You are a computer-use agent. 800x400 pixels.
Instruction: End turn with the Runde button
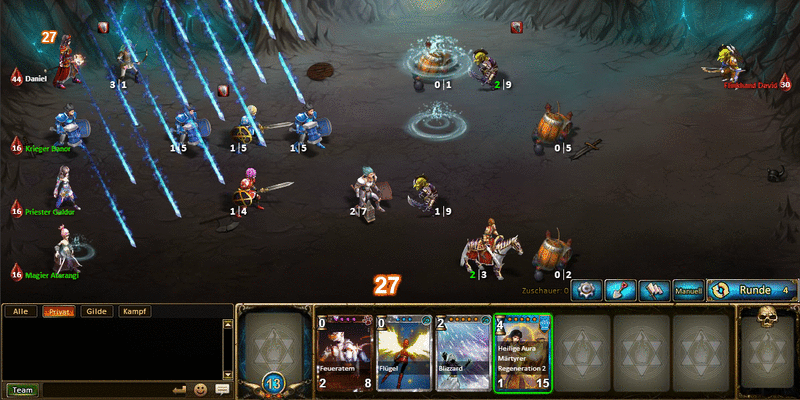(x=750, y=290)
